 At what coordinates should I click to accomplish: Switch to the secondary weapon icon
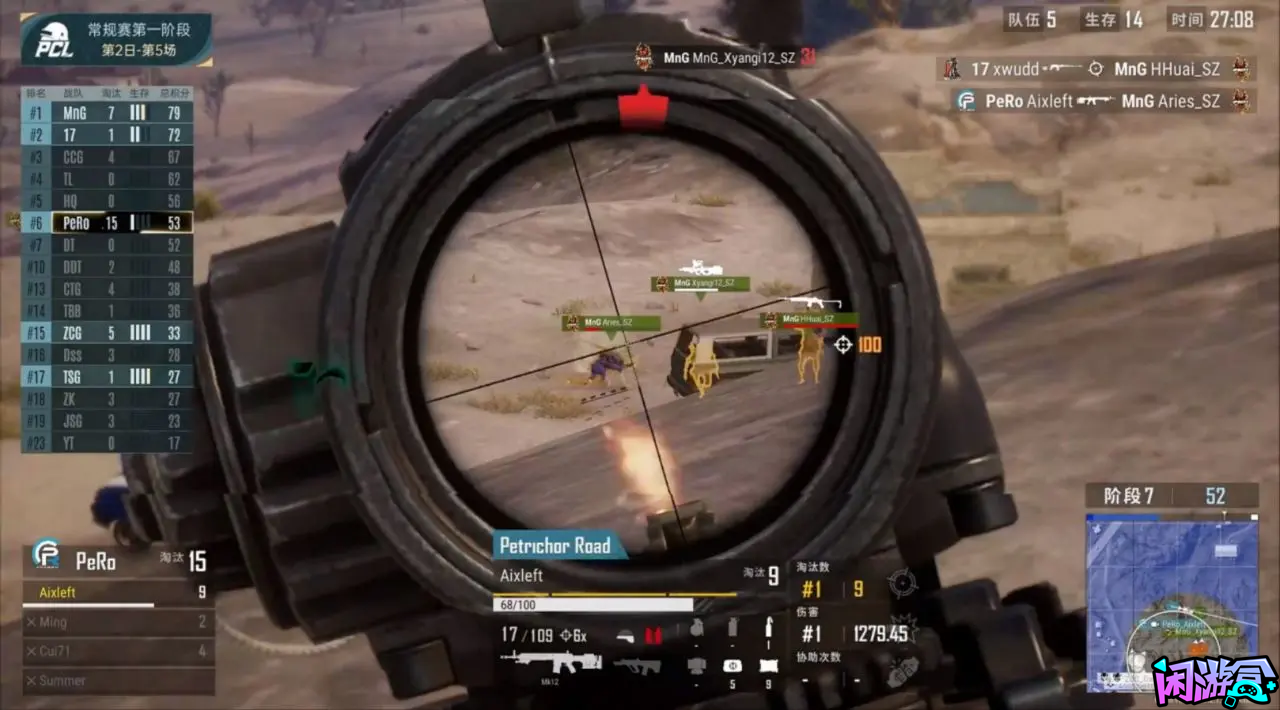tap(637, 665)
